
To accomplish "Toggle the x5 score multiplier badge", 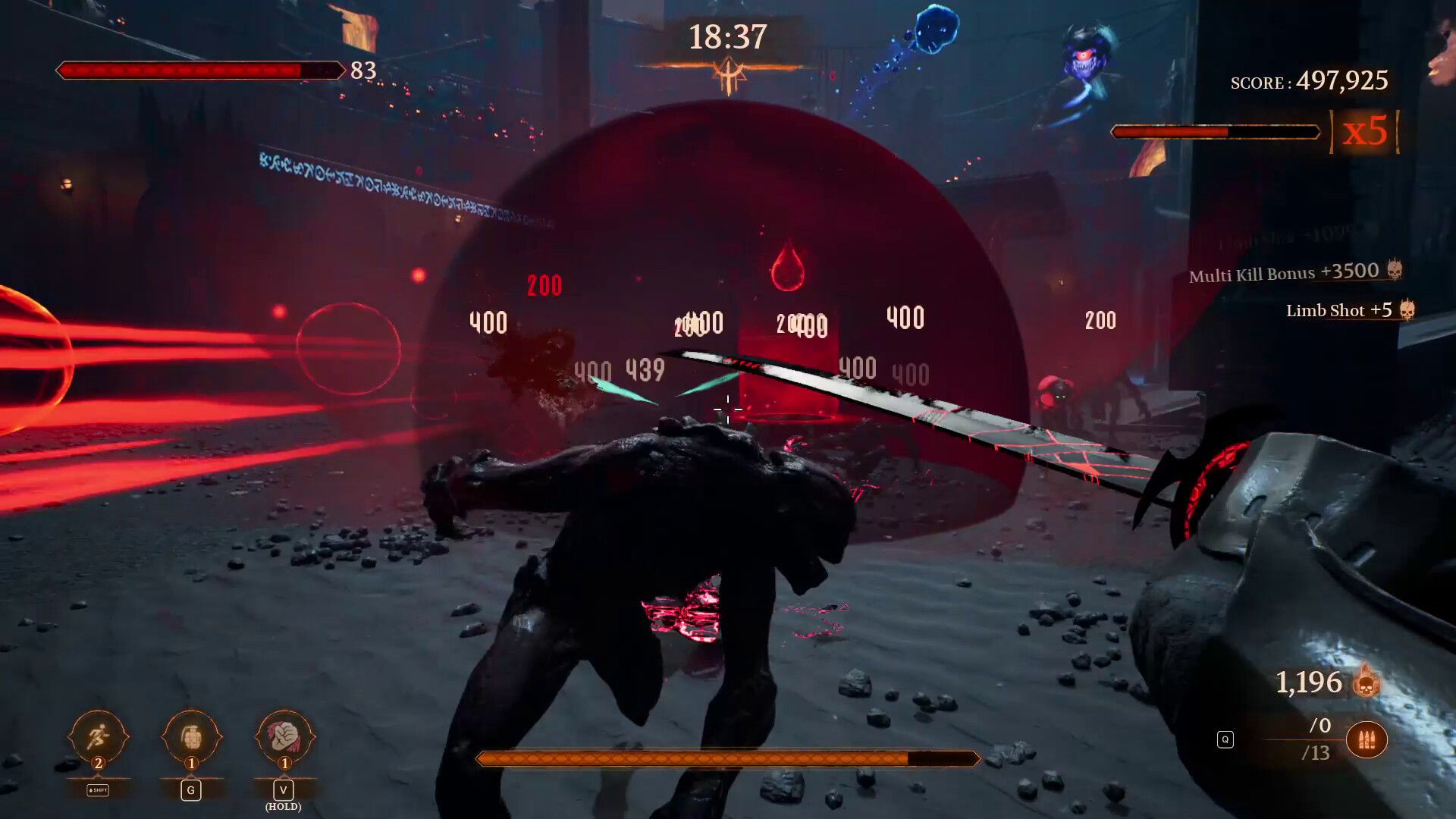I will (1363, 130).
